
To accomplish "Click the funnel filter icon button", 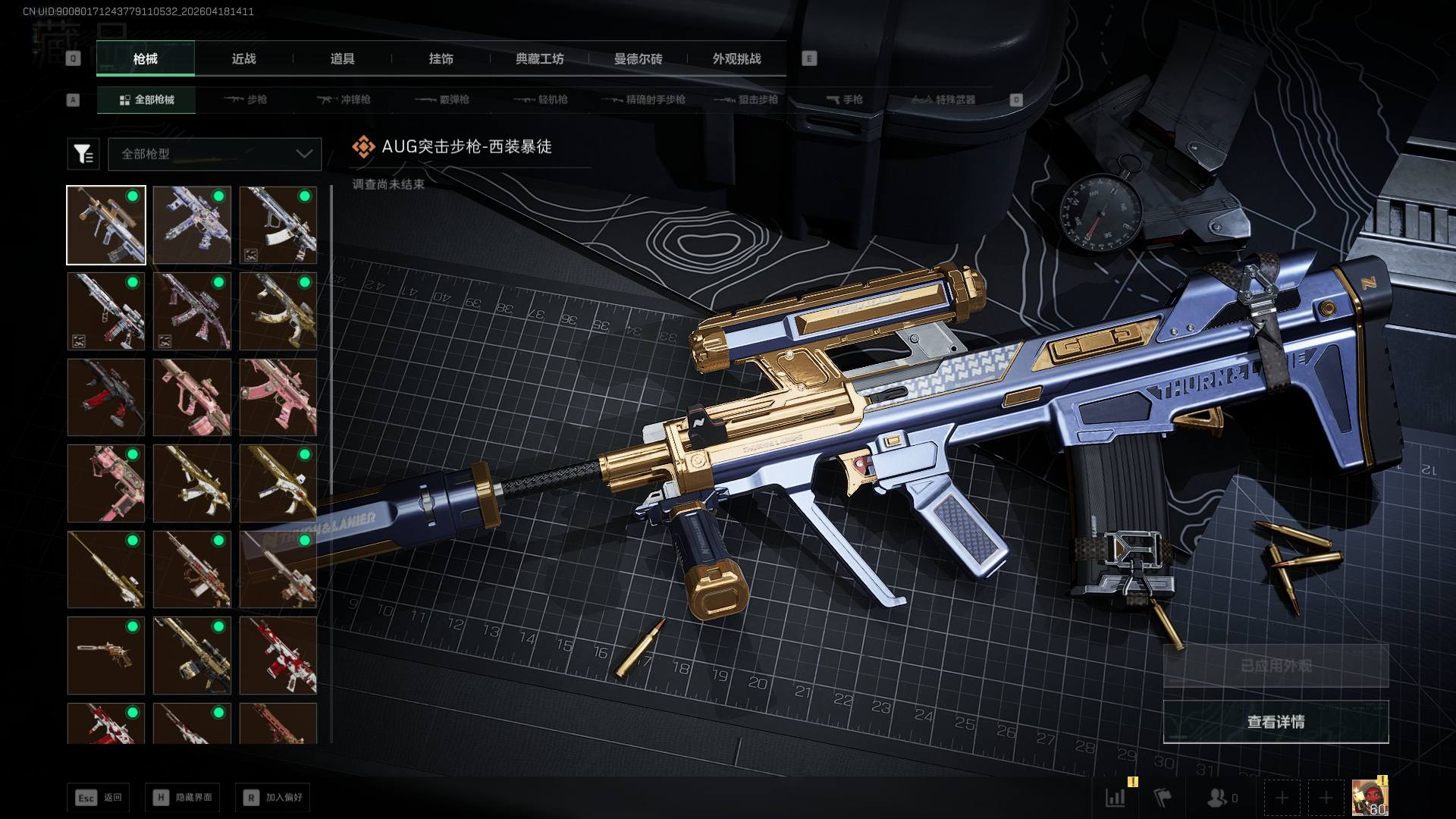I will click(x=83, y=154).
